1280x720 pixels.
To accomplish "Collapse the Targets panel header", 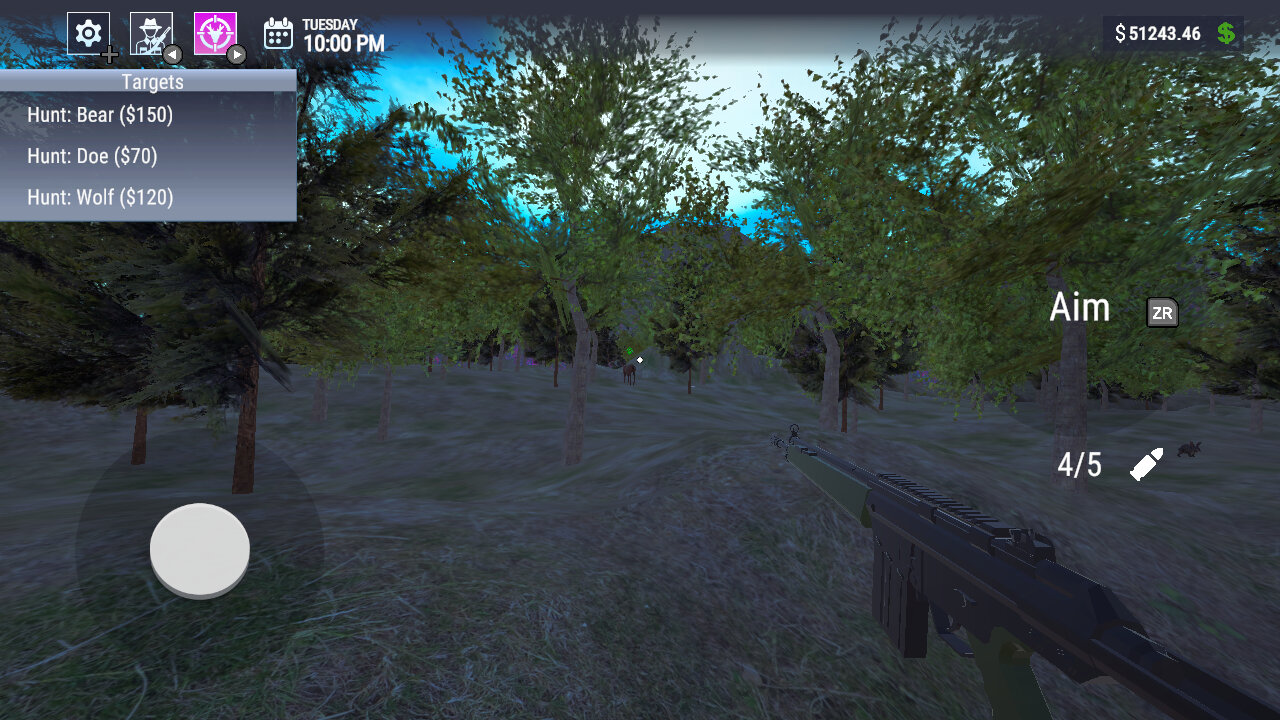I will point(152,82).
